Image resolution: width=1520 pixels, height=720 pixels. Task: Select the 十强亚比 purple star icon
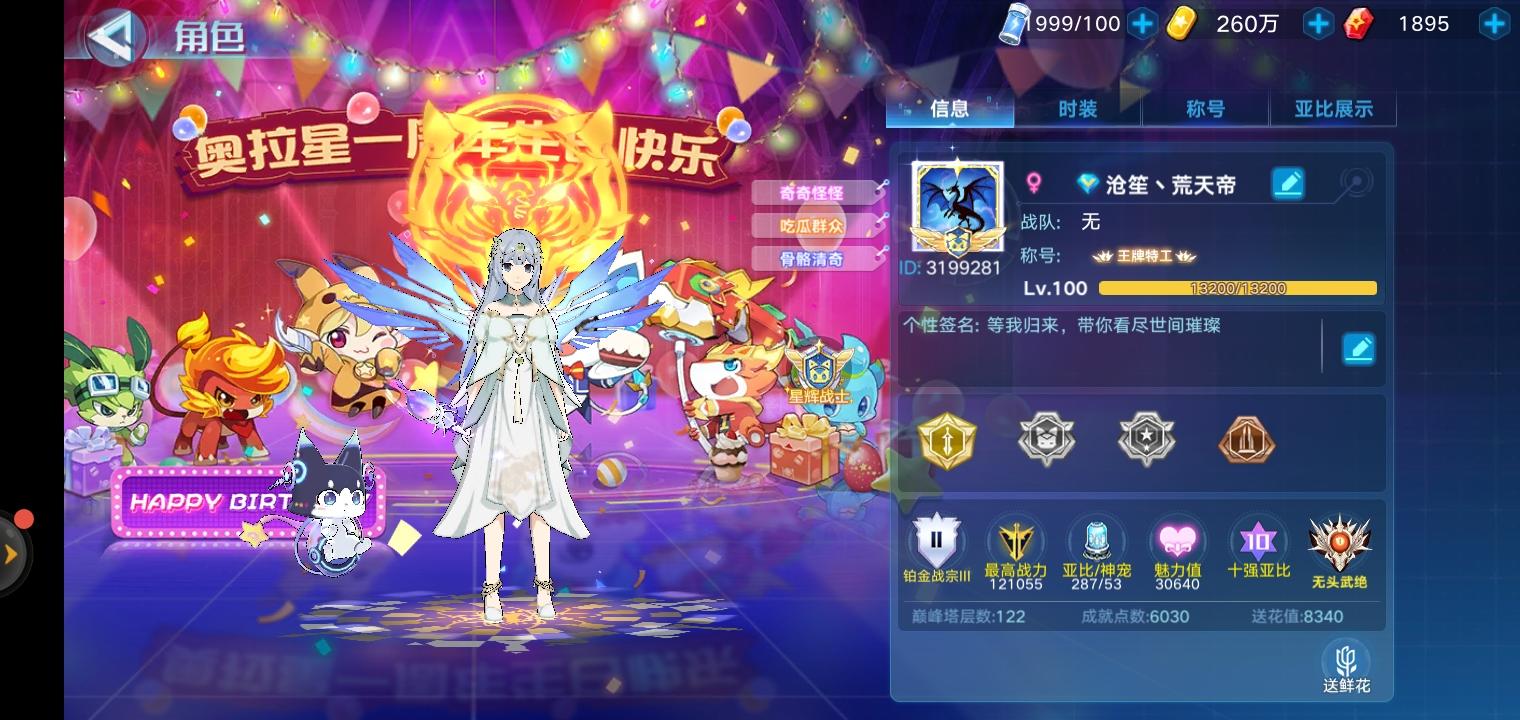point(1259,540)
